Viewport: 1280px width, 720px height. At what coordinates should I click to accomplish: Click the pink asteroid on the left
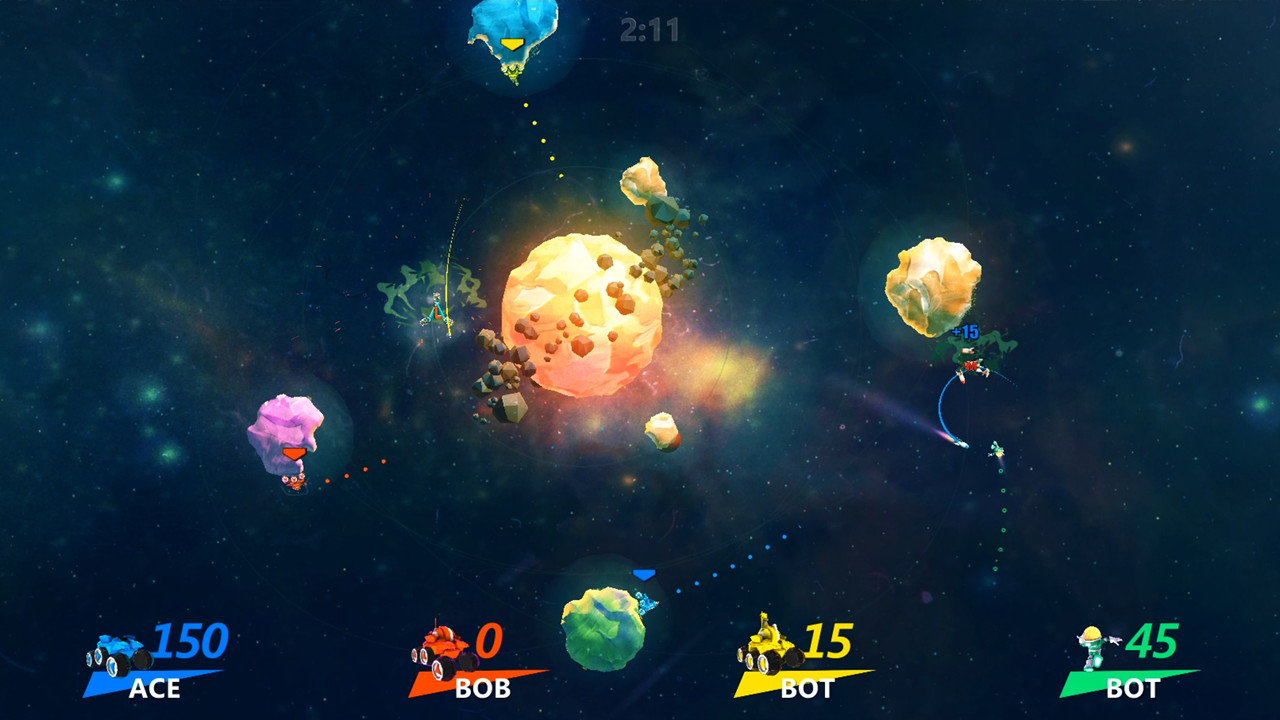[x=283, y=429]
